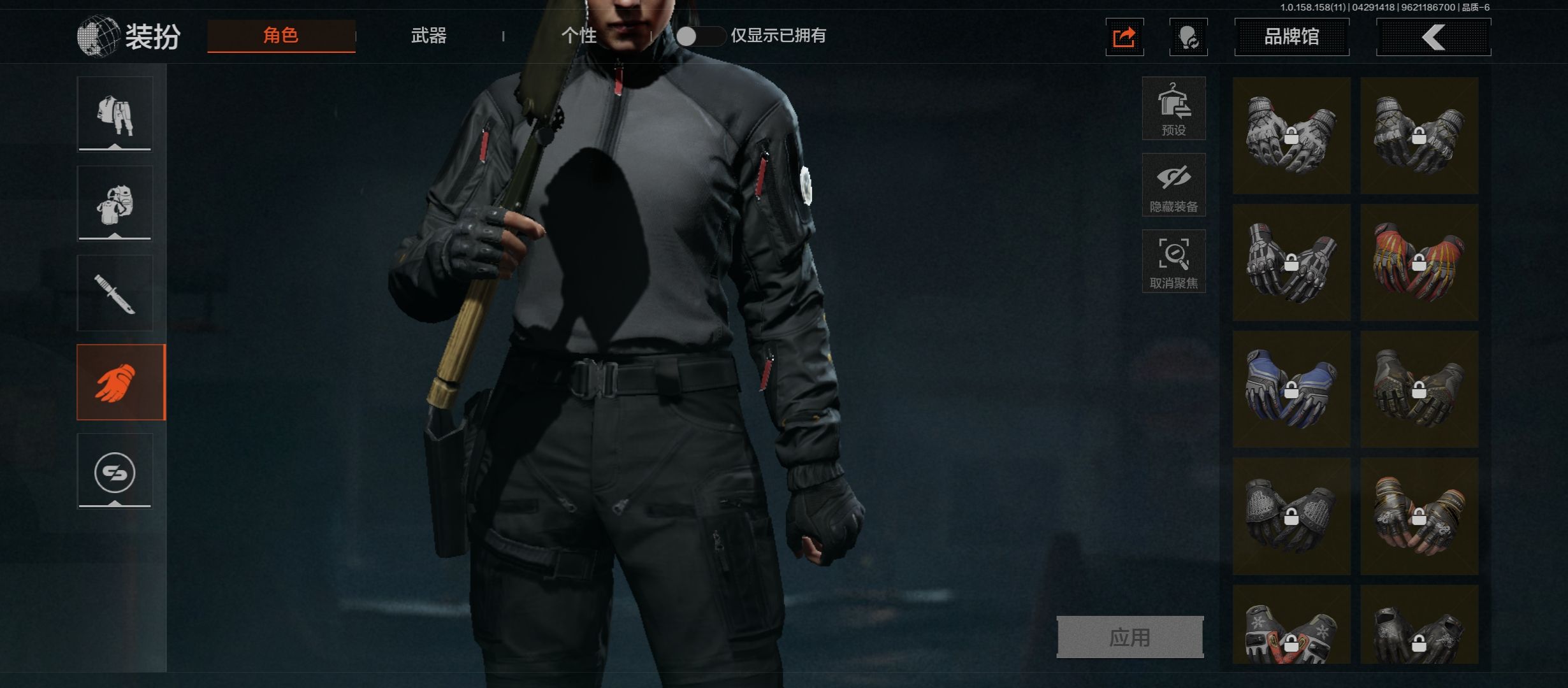Image resolution: width=1568 pixels, height=688 pixels.
Task: Select the backpack gear category
Action: [x=115, y=204]
